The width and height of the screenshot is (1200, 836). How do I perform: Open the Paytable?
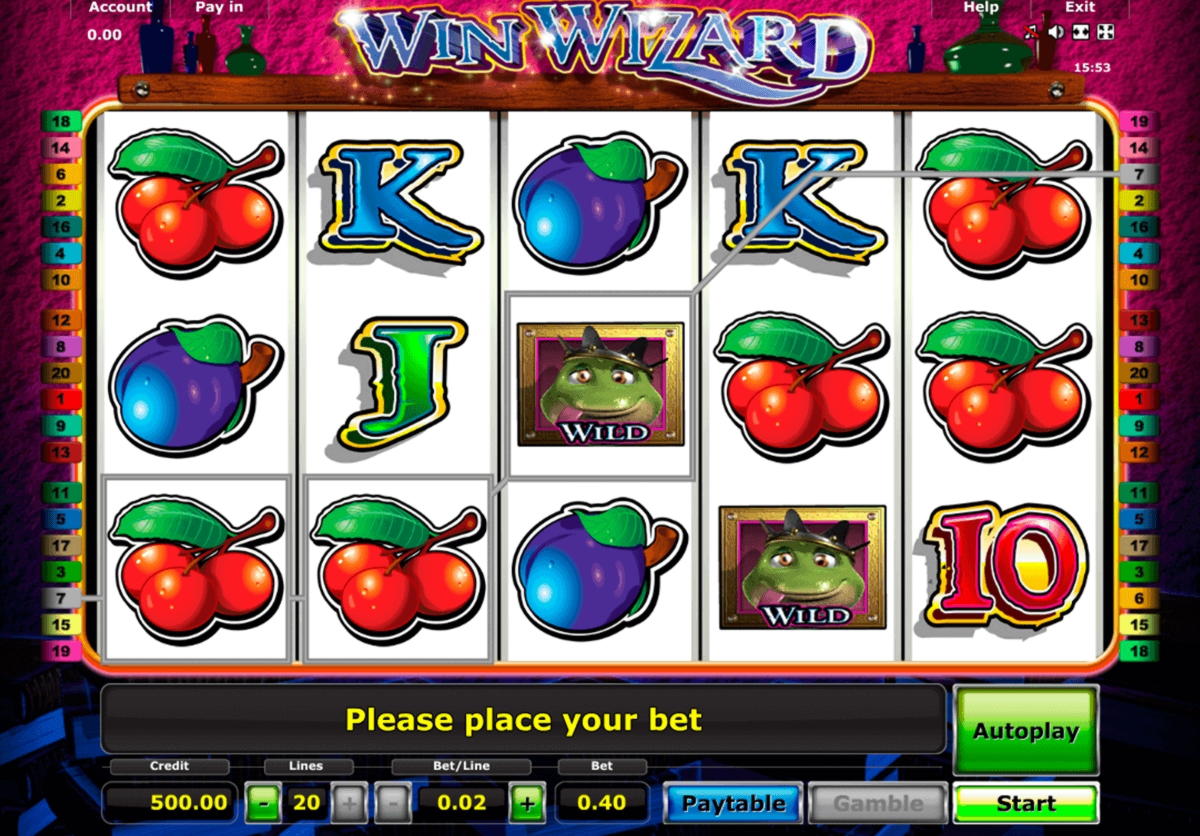click(x=733, y=803)
